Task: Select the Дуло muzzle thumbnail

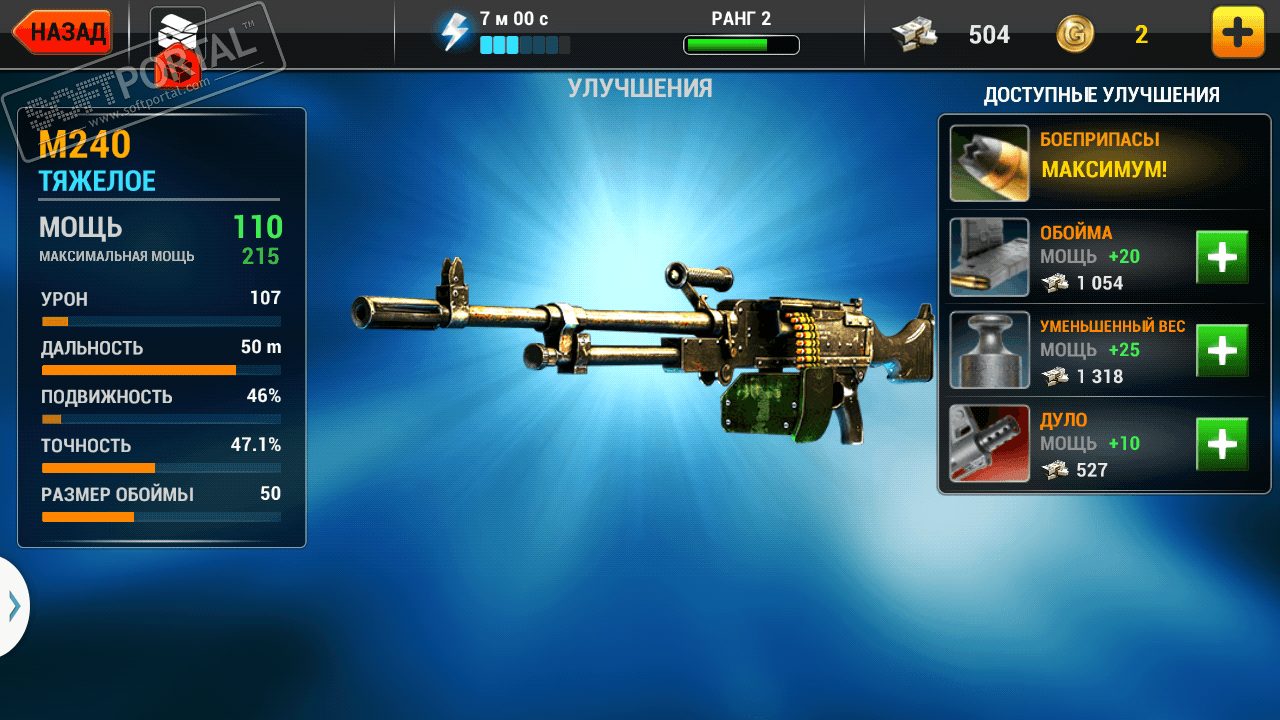Action: [x=989, y=444]
